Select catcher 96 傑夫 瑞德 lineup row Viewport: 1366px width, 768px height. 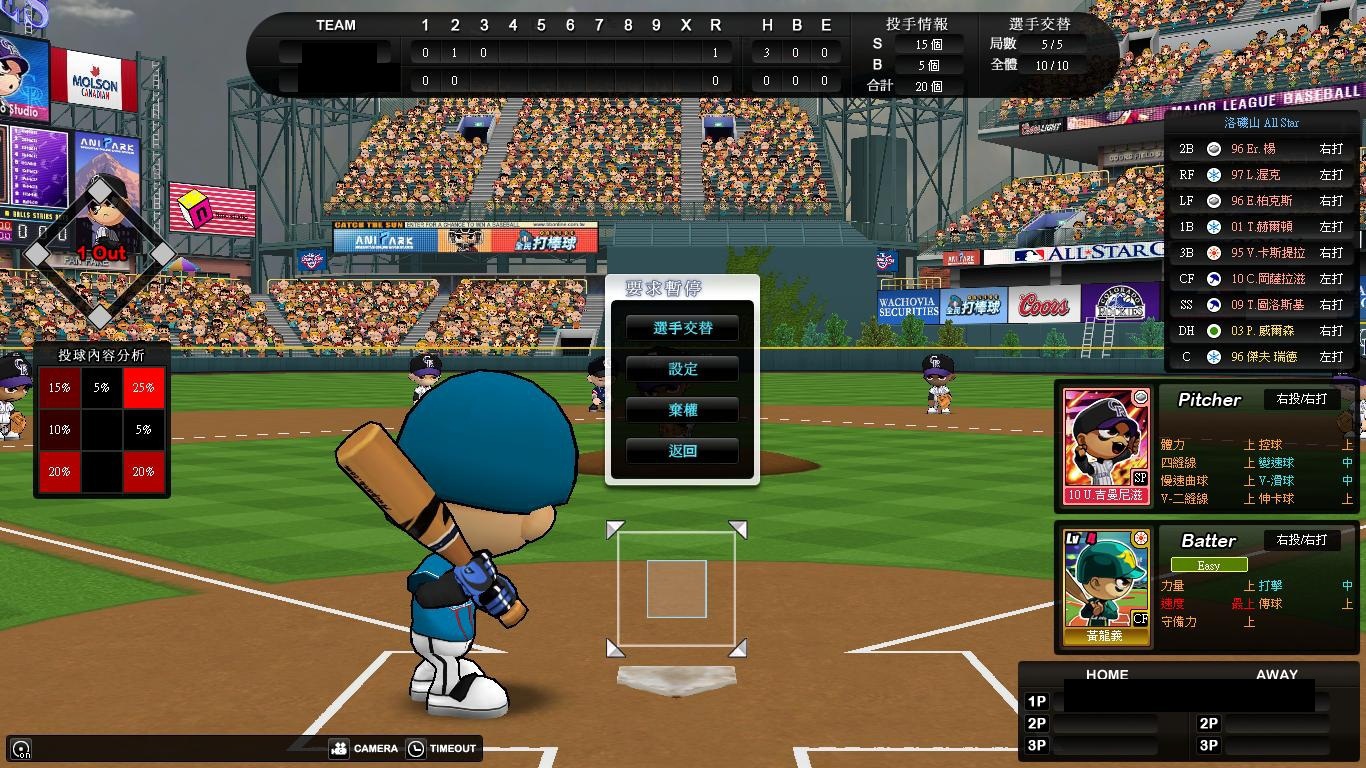(1260, 357)
